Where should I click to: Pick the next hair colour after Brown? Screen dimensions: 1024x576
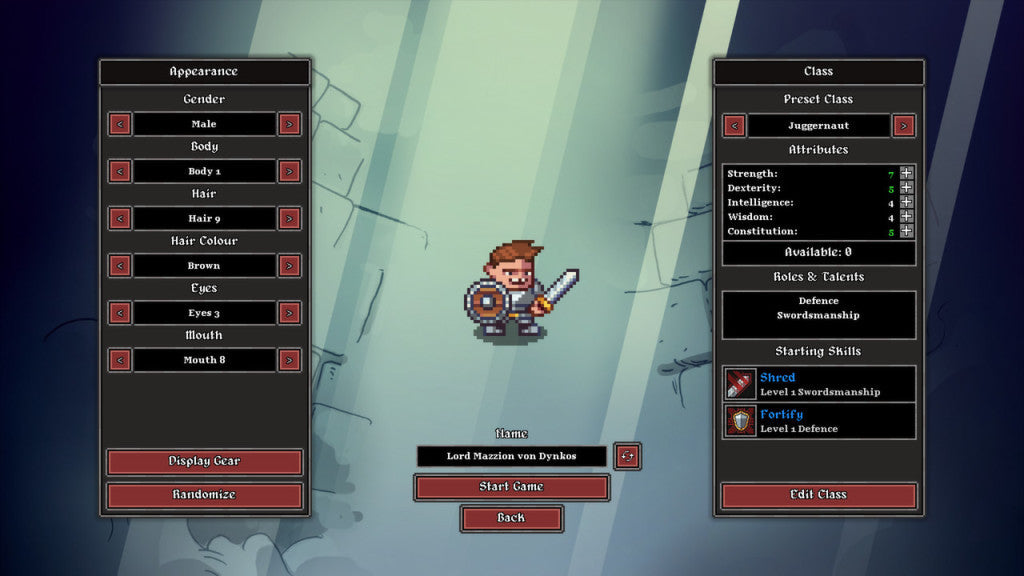(x=289, y=266)
